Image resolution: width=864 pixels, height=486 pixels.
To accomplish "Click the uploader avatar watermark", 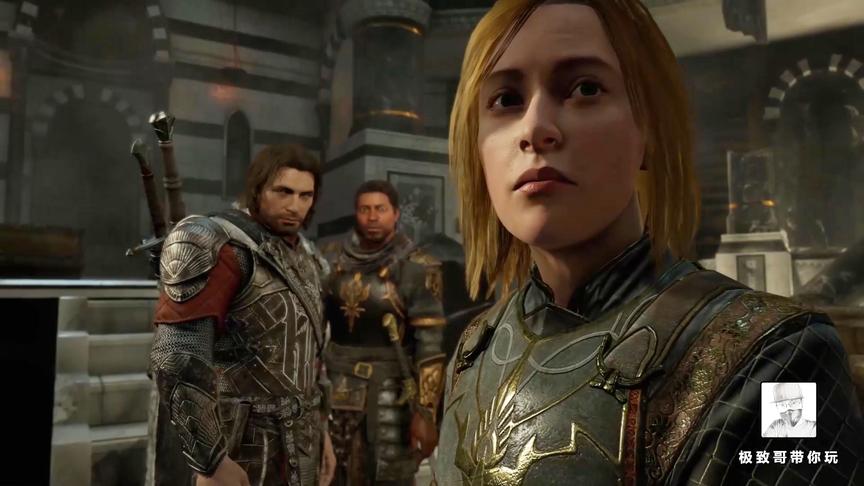I will pos(788,410).
